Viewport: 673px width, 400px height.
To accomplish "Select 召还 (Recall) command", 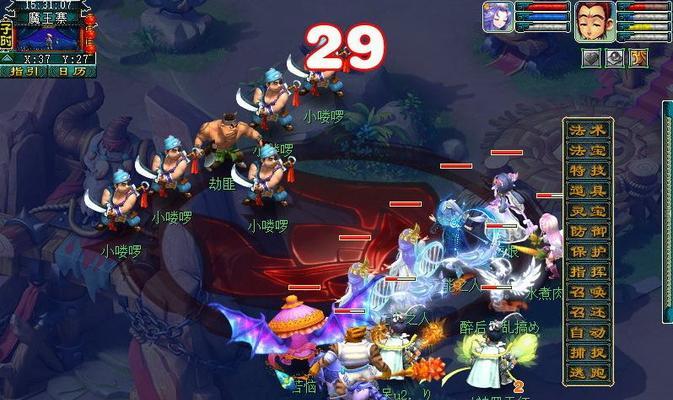I will pos(587,311).
